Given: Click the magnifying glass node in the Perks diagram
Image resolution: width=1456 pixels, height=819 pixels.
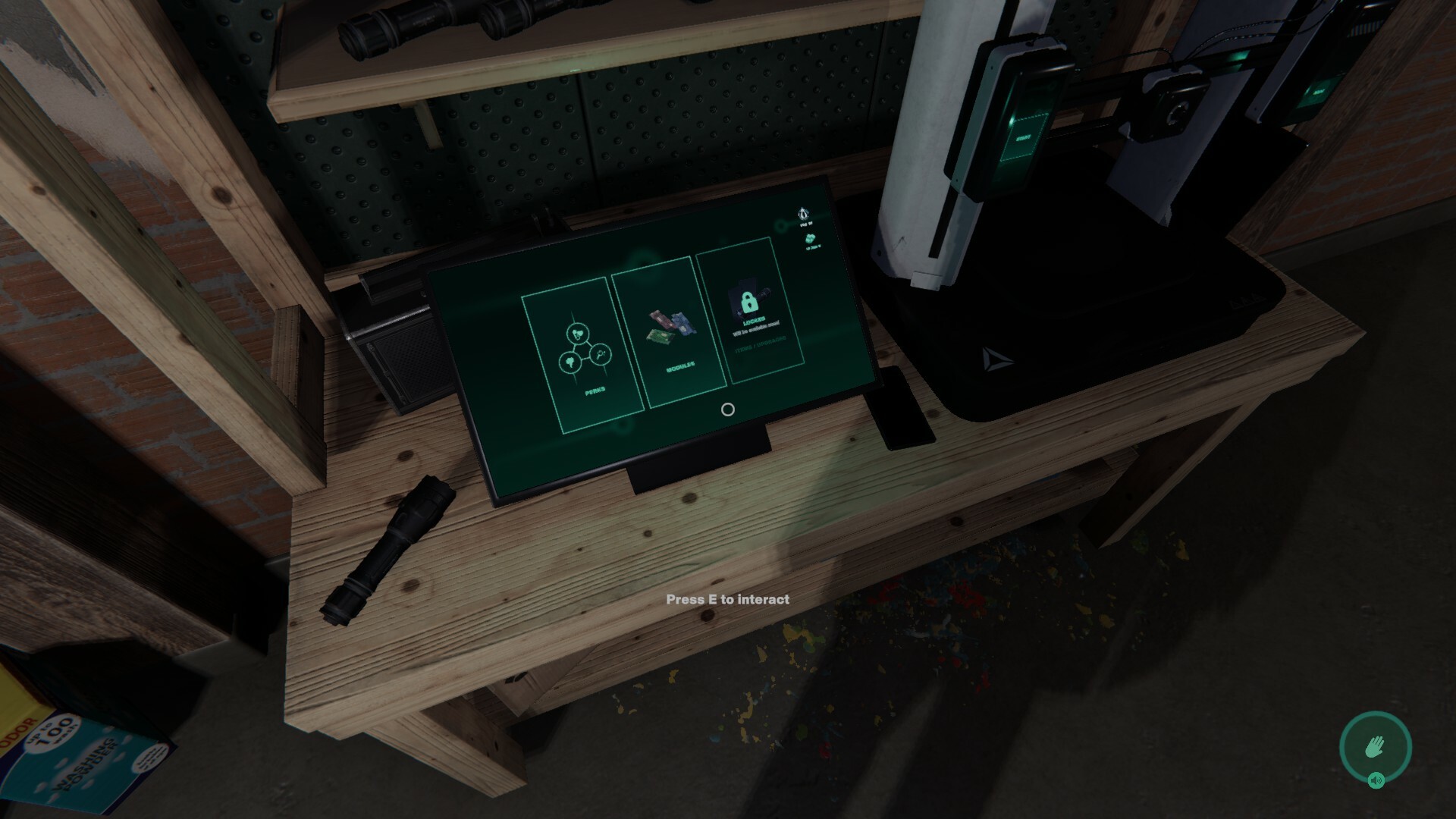Looking at the screenshot, I should click(x=600, y=355).
